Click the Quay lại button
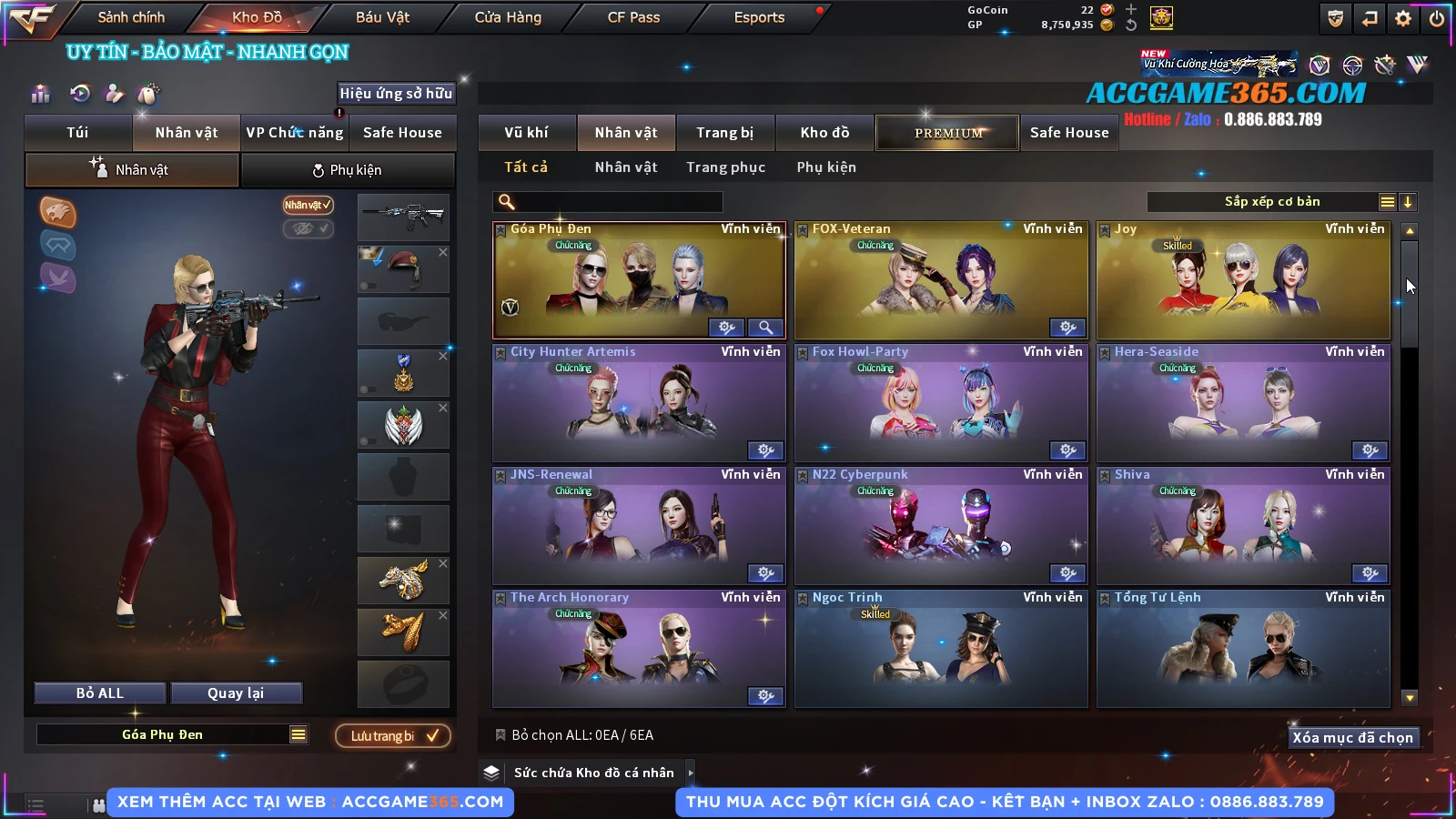 pos(236,693)
